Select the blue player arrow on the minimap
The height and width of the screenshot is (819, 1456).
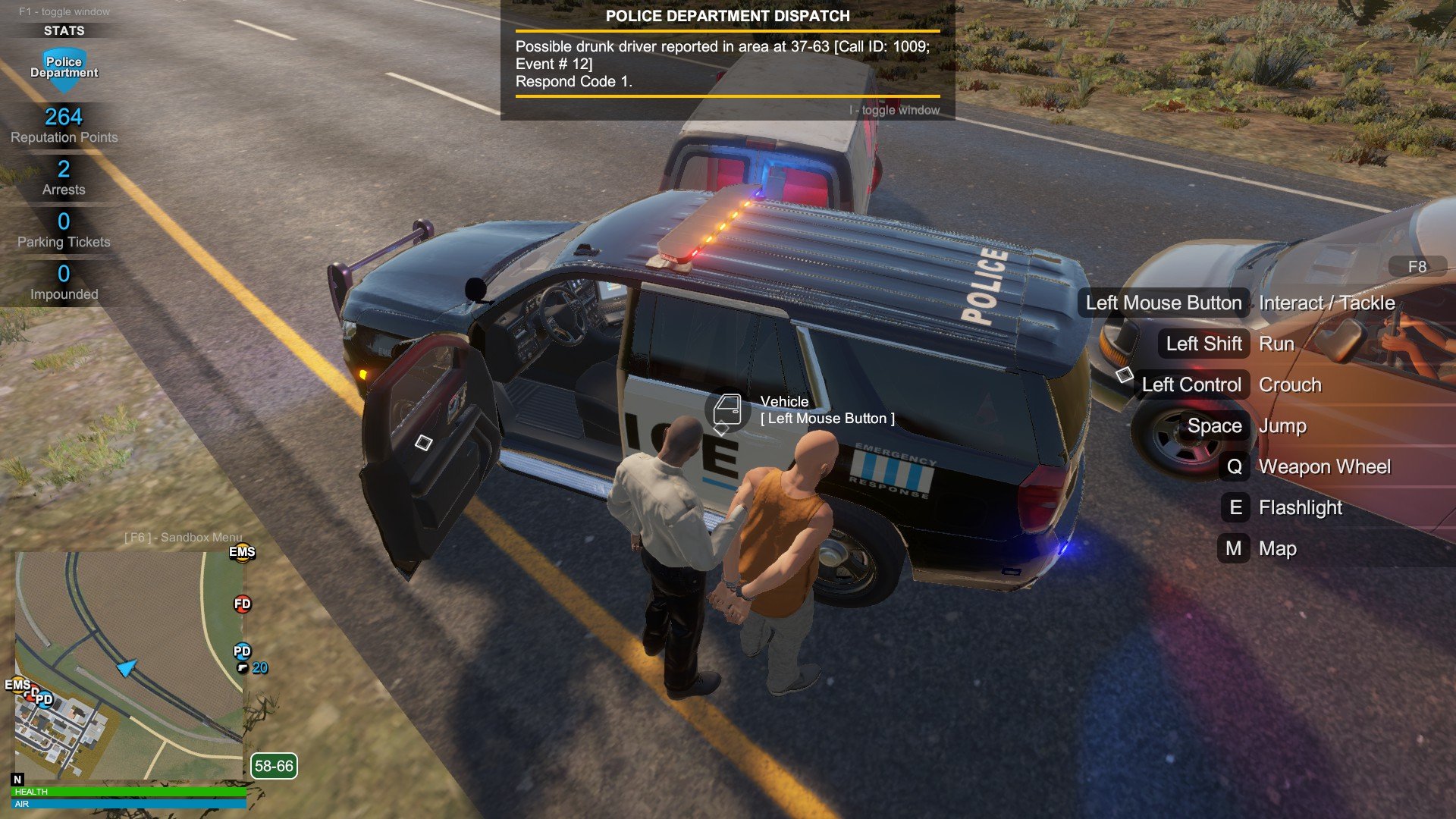pyautogui.click(x=127, y=667)
